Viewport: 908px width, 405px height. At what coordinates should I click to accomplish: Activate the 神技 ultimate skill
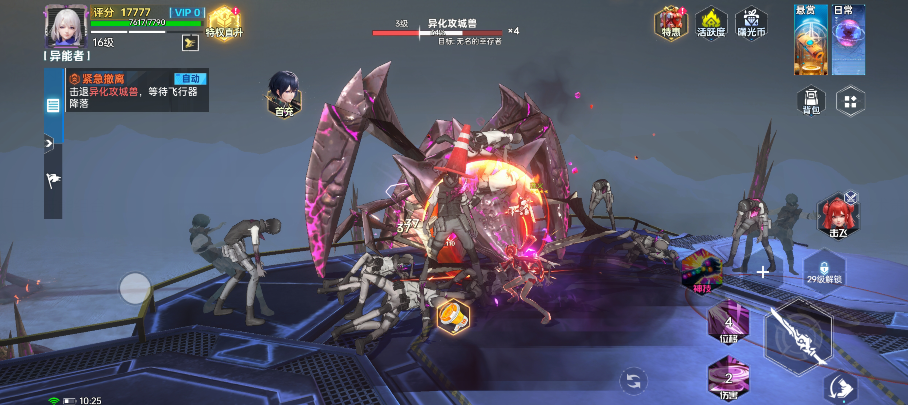click(x=702, y=270)
